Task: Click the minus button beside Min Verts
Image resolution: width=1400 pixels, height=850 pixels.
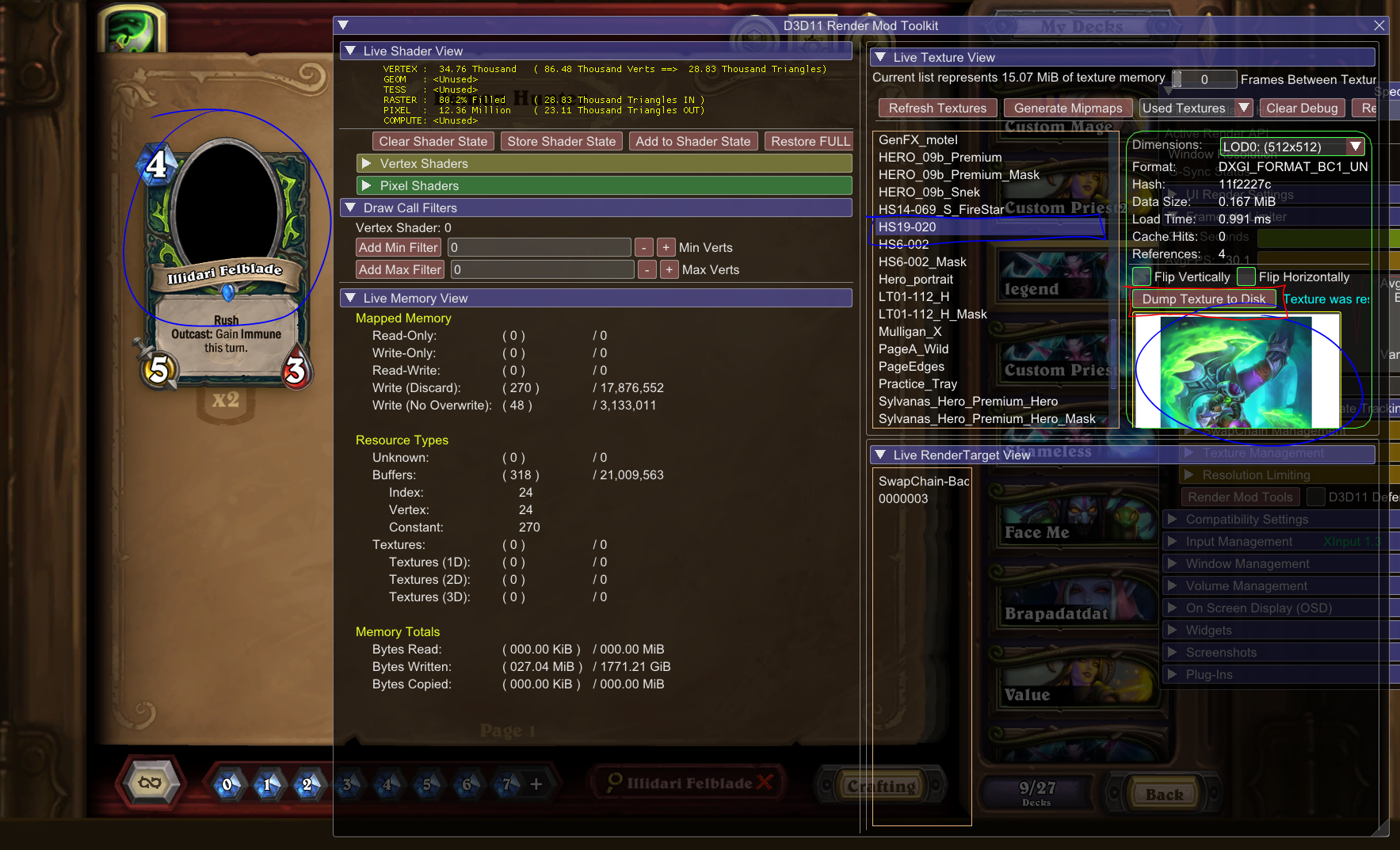Action: (x=644, y=247)
